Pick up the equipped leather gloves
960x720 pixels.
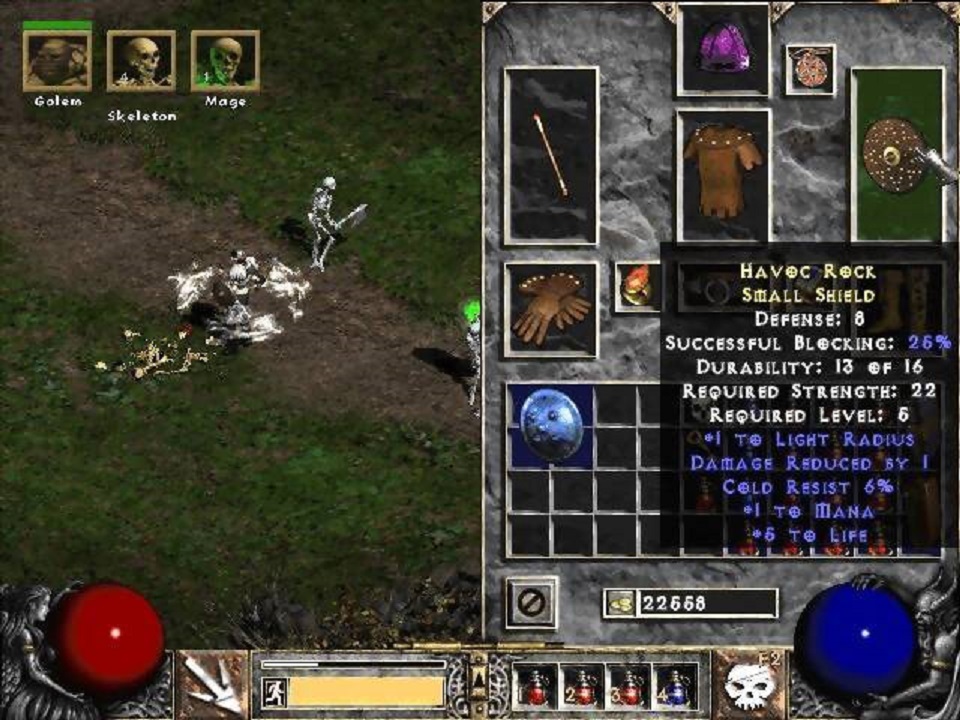(x=551, y=309)
